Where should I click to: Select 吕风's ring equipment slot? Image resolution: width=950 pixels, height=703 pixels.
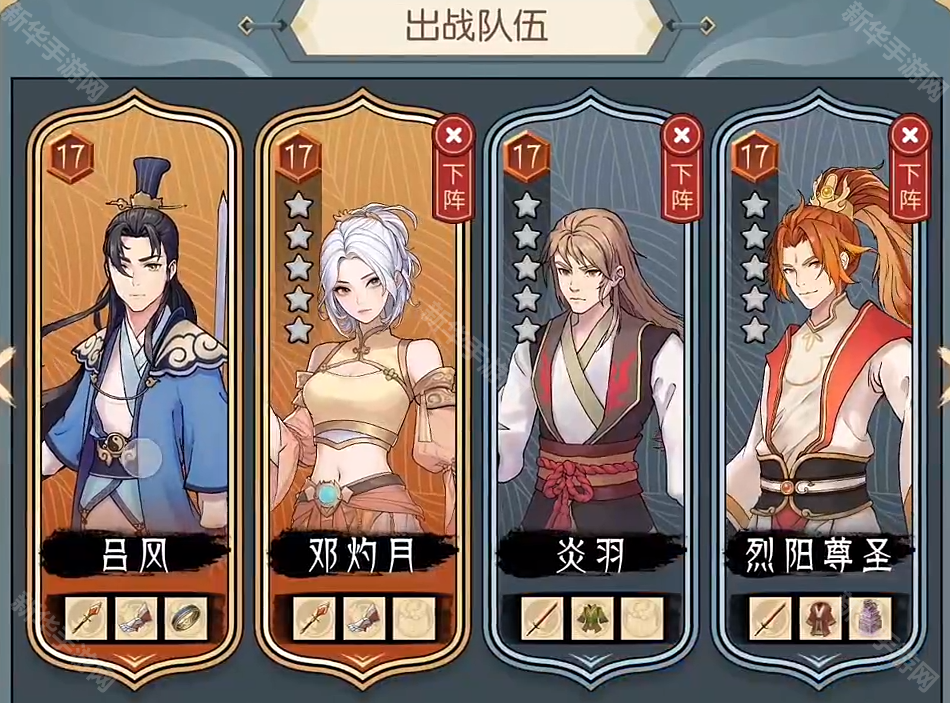coord(185,619)
